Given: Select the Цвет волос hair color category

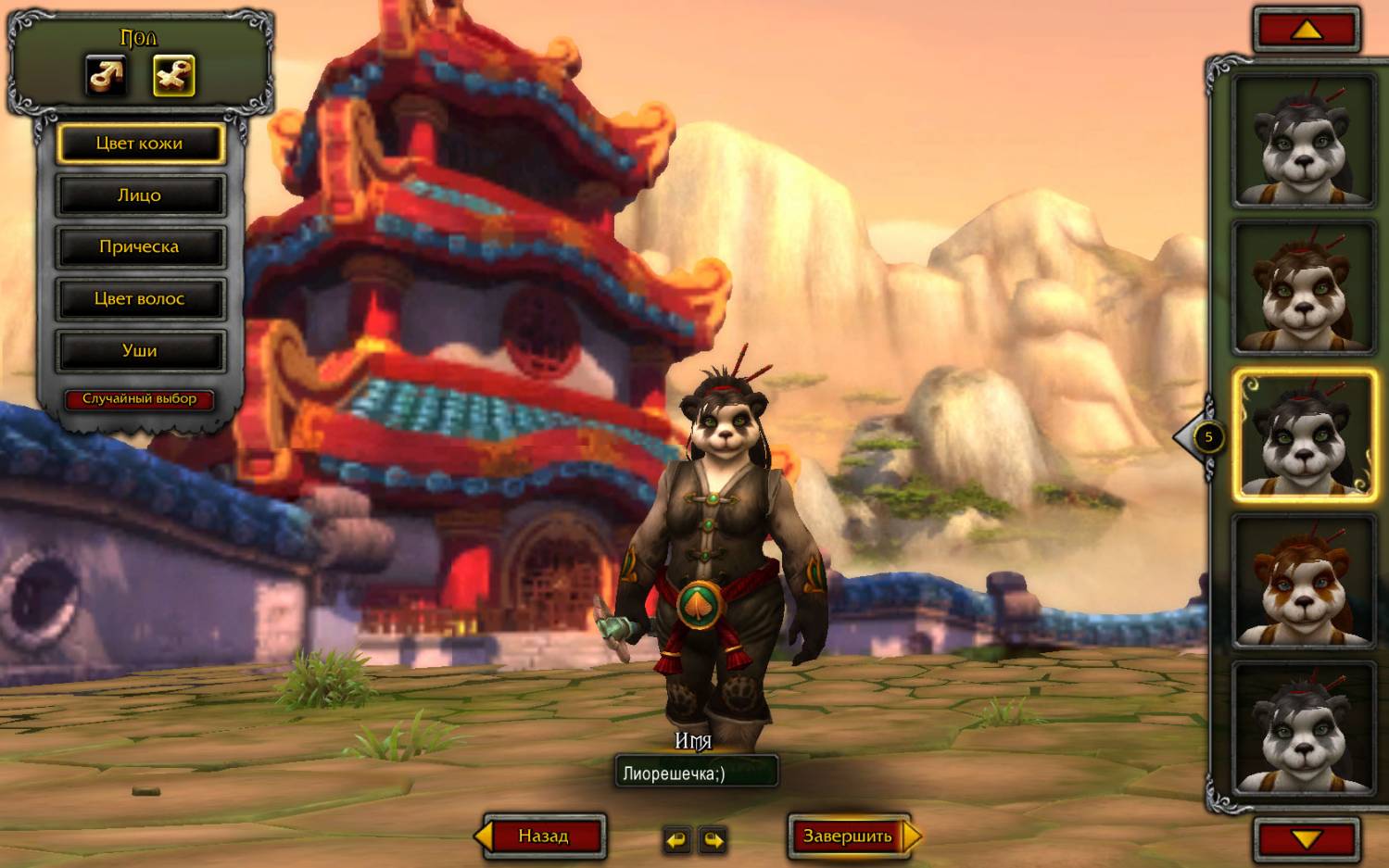Looking at the screenshot, I should click(x=140, y=299).
